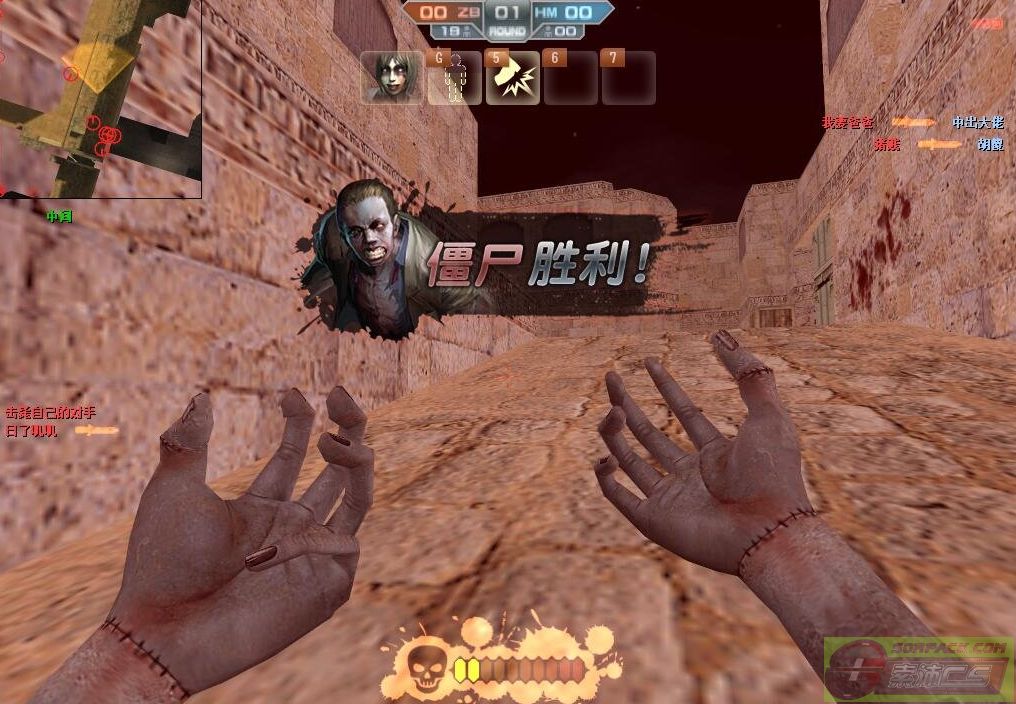This screenshot has width=1016, height=704.
Task: Select the empty skill slot numbered 6
Action: pyautogui.click(x=571, y=78)
